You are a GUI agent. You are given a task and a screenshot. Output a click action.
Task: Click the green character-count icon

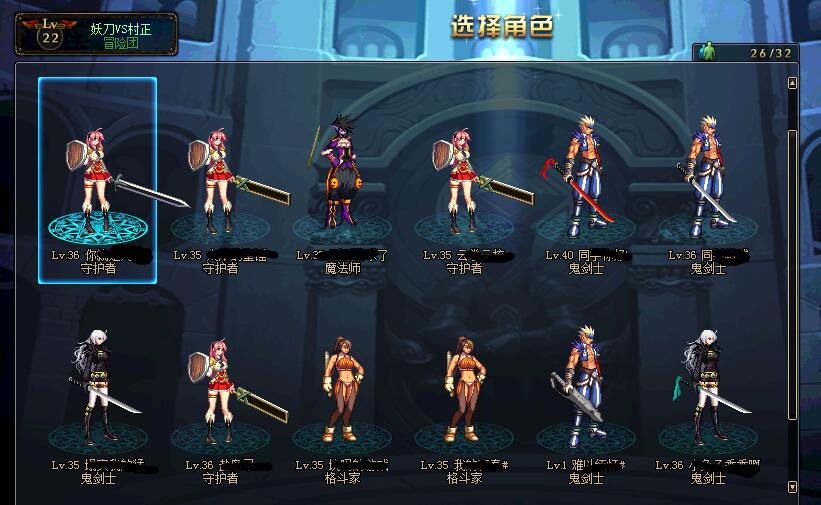tap(707, 52)
